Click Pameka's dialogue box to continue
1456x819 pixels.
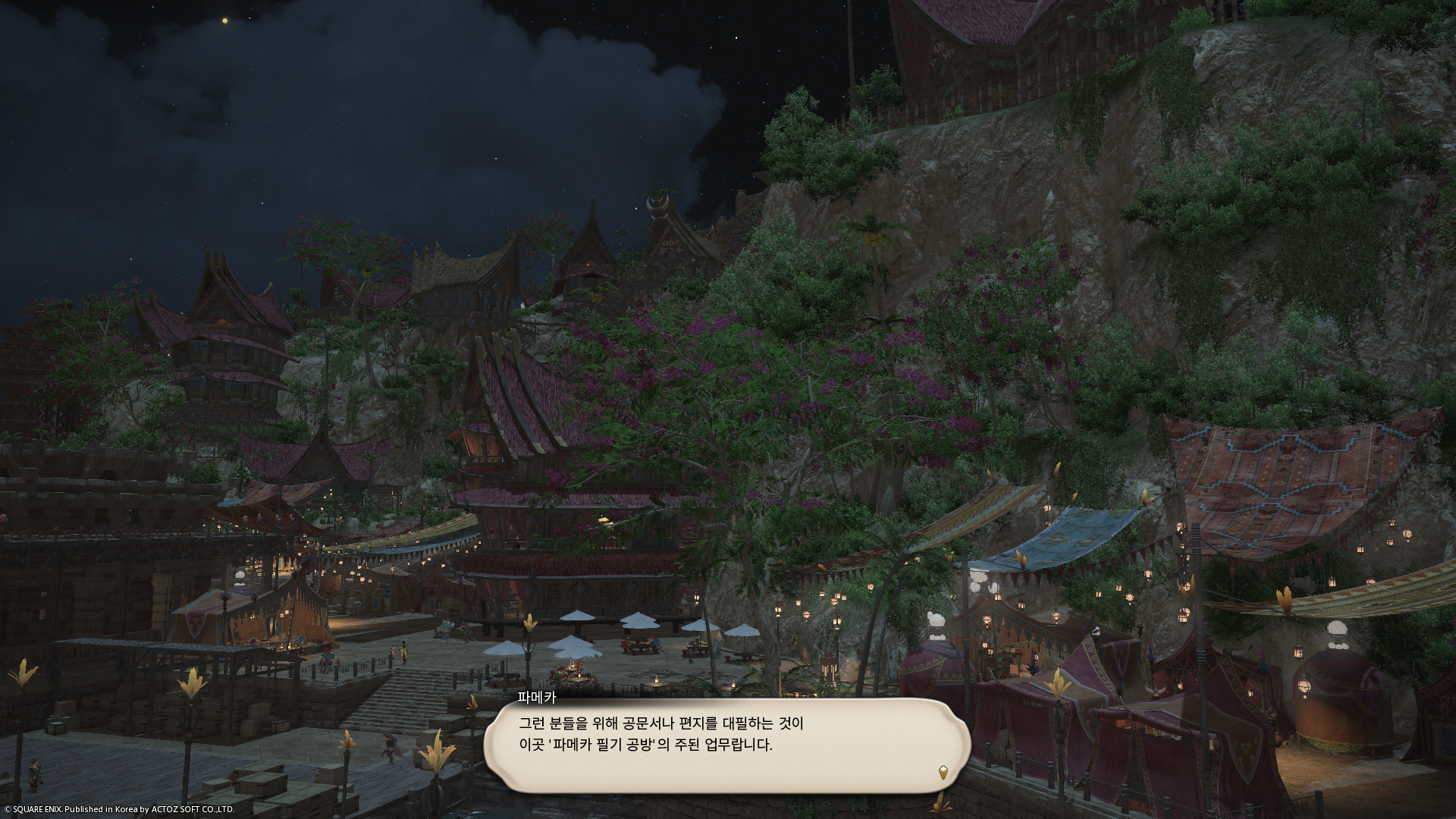(x=726, y=745)
